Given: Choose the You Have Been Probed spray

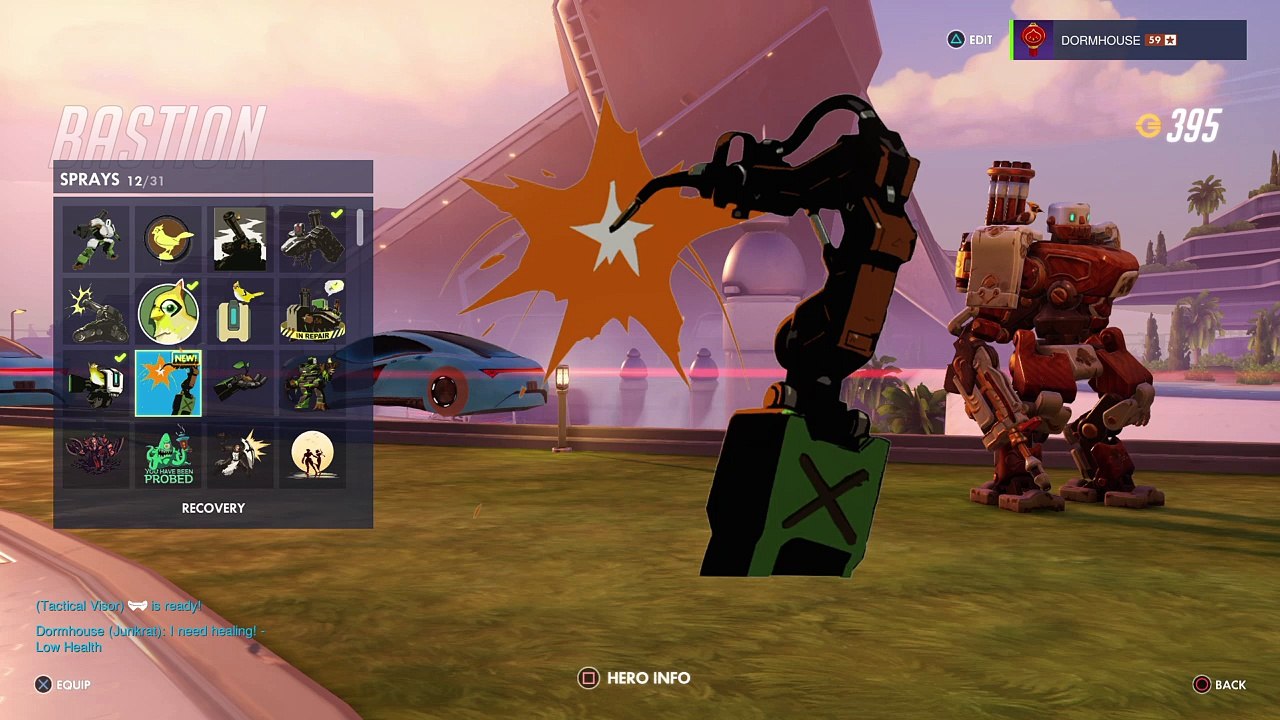Looking at the screenshot, I should 168,456.
